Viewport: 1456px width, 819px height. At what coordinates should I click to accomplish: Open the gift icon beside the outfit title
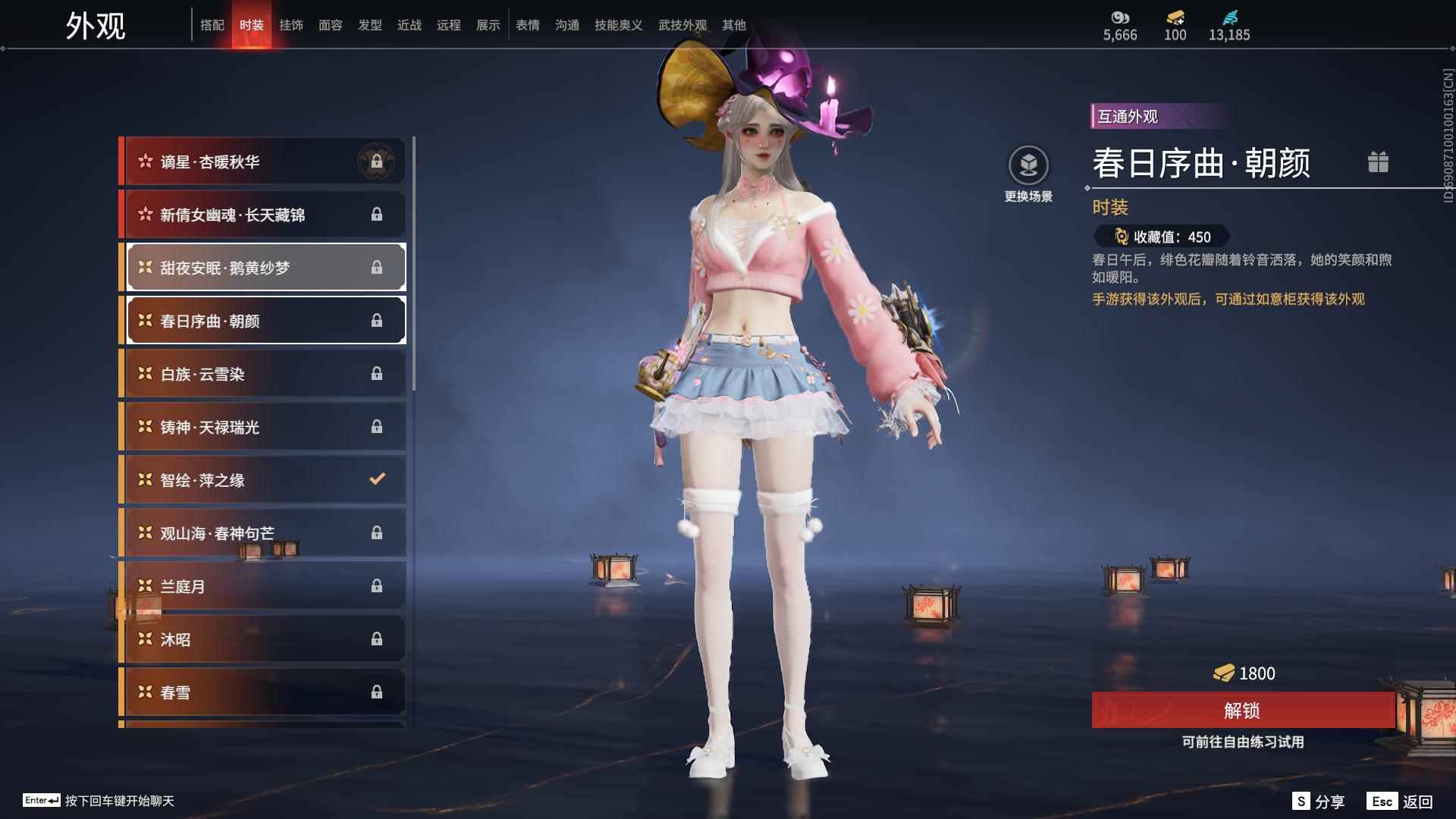click(x=1378, y=162)
